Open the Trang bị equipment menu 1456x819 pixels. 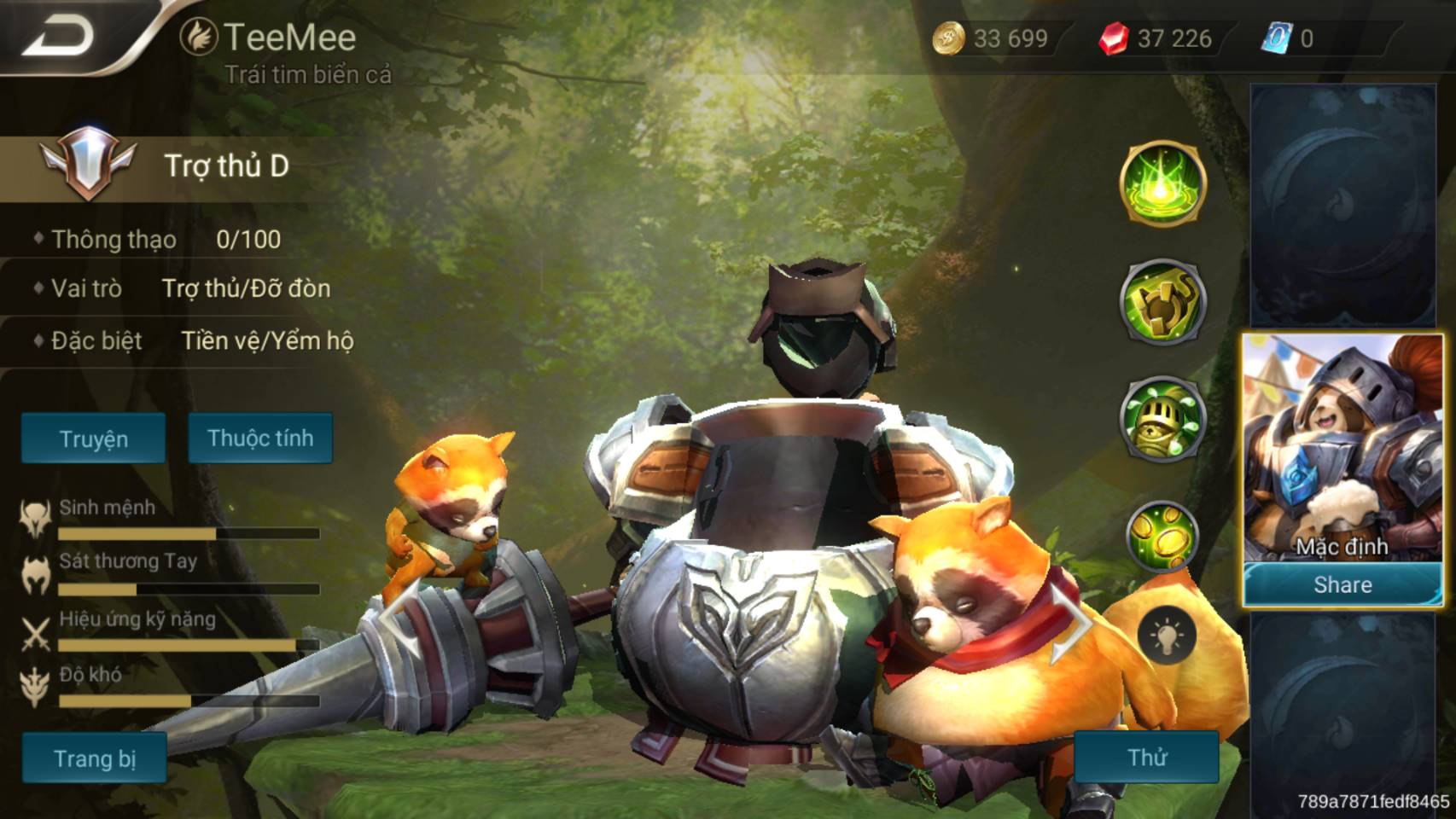94,758
